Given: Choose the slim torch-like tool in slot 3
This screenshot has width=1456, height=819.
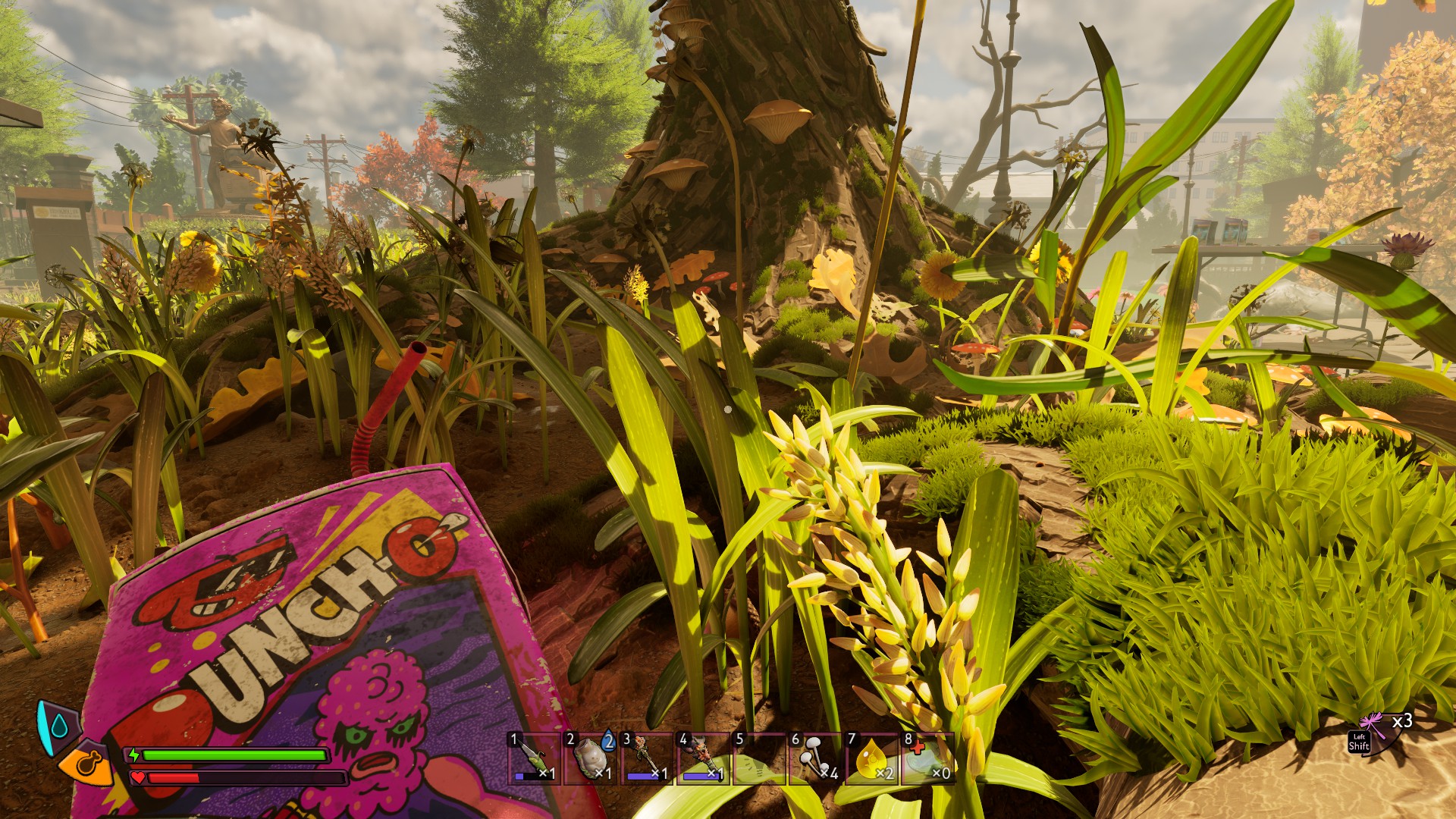Looking at the screenshot, I should click(x=647, y=758).
